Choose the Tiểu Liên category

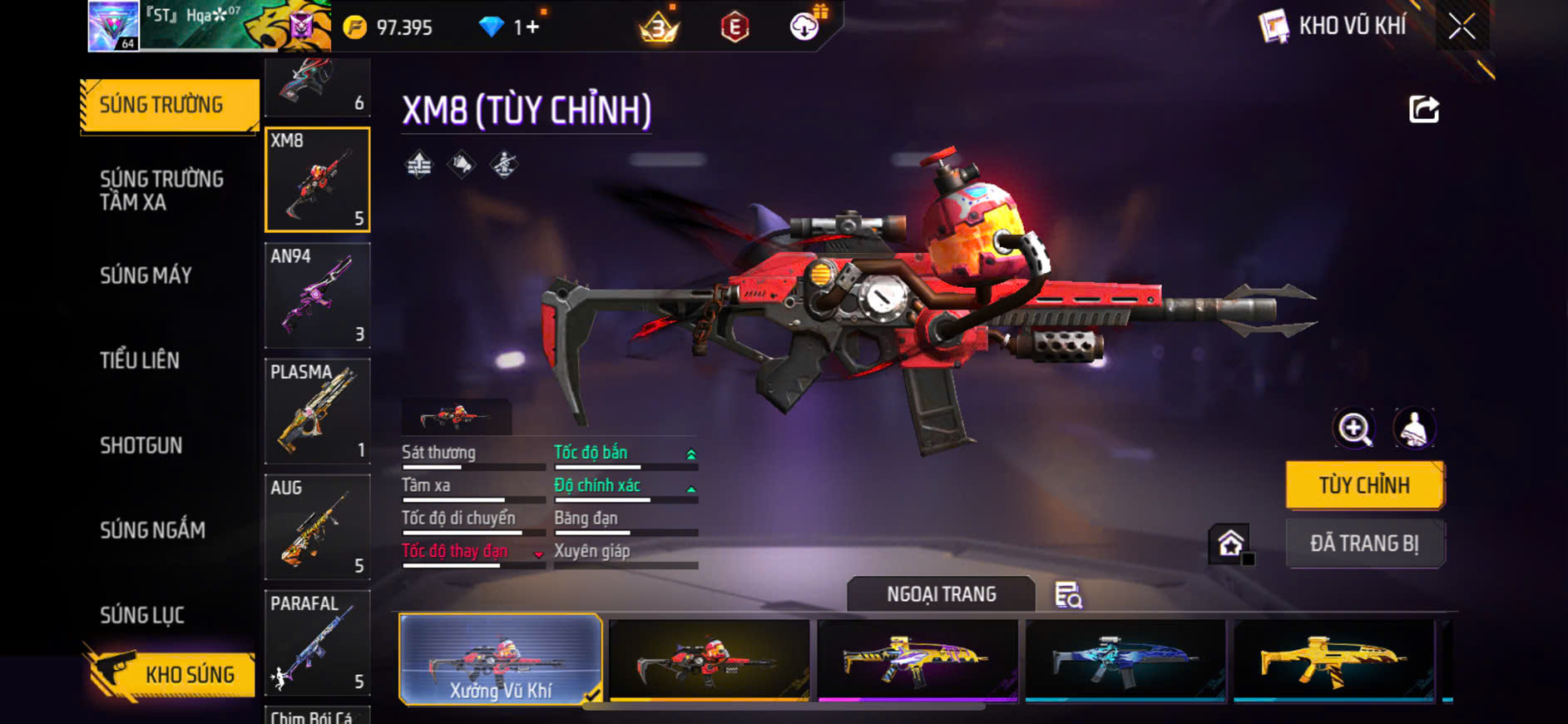pyautogui.click(x=140, y=360)
